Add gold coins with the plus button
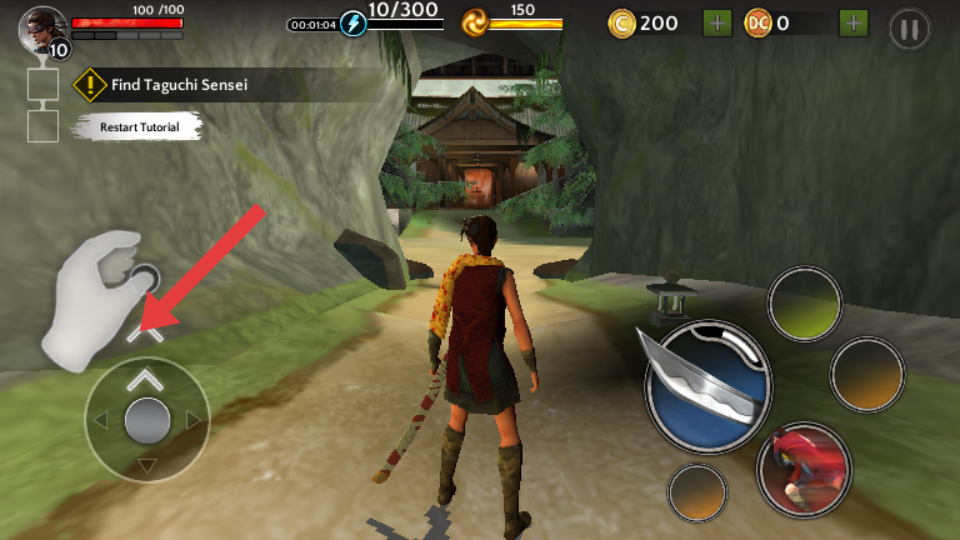 (x=716, y=23)
